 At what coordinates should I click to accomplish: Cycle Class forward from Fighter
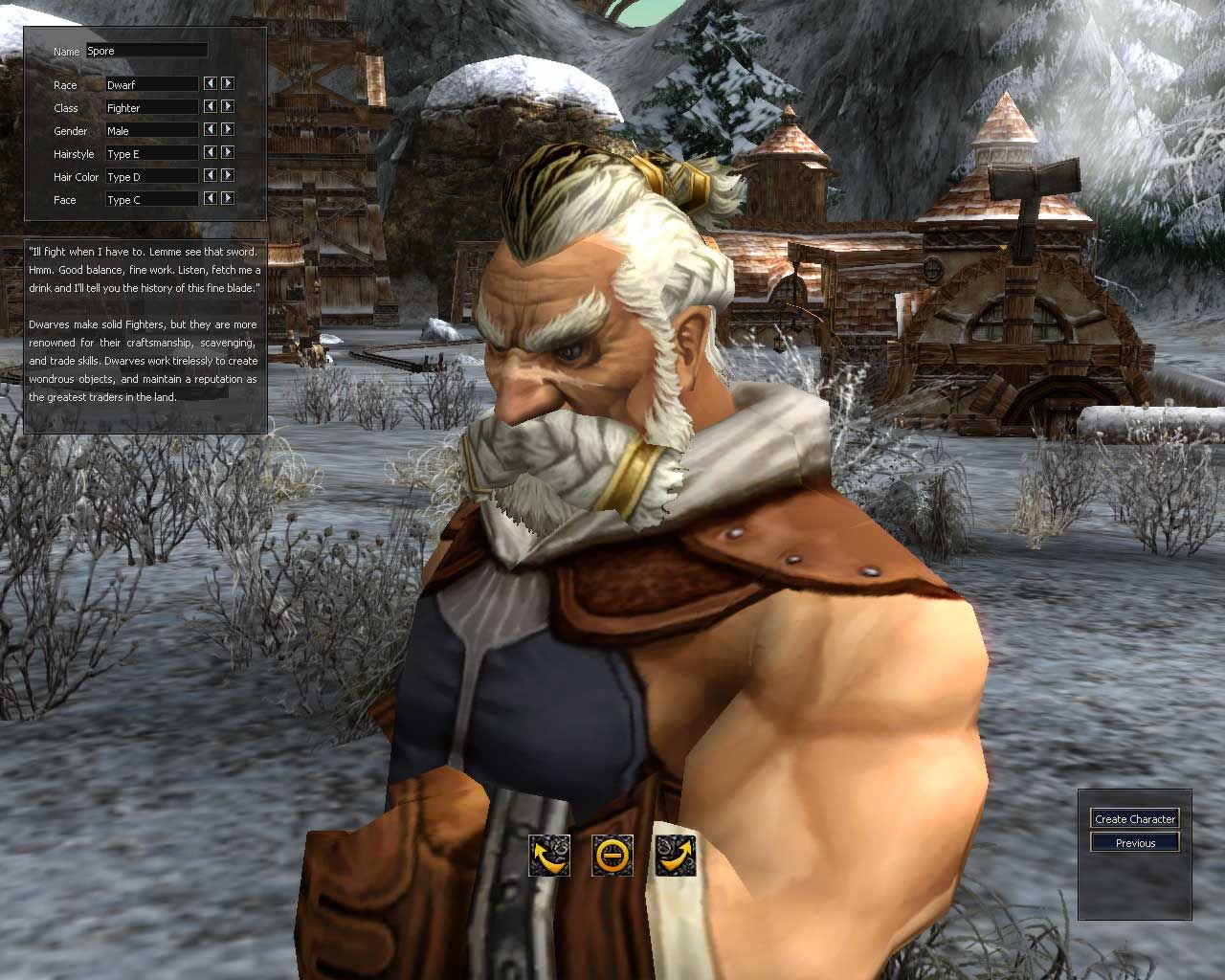[x=228, y=106]
